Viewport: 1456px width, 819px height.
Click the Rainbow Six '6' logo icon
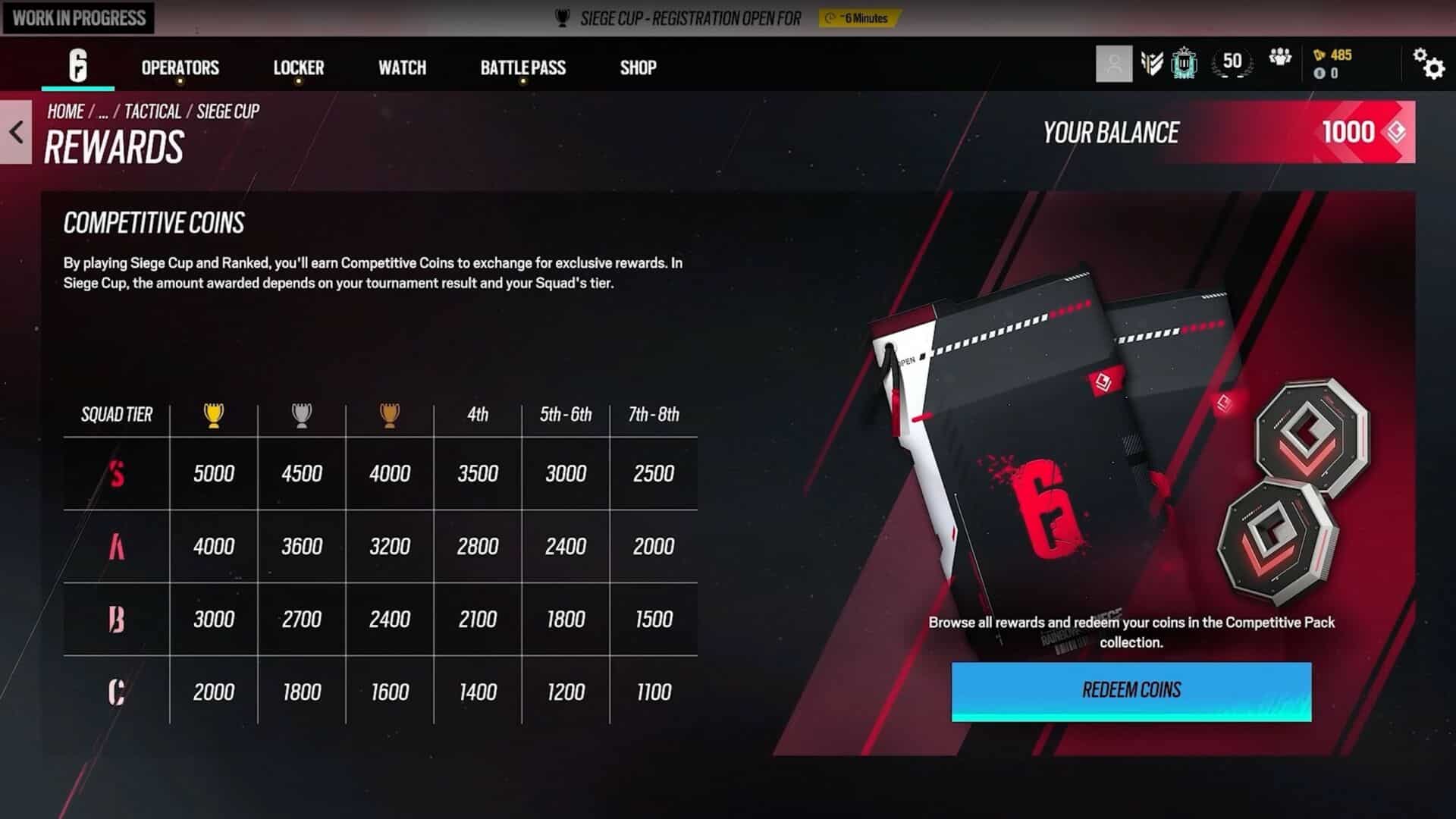click(x=78, y=66)
